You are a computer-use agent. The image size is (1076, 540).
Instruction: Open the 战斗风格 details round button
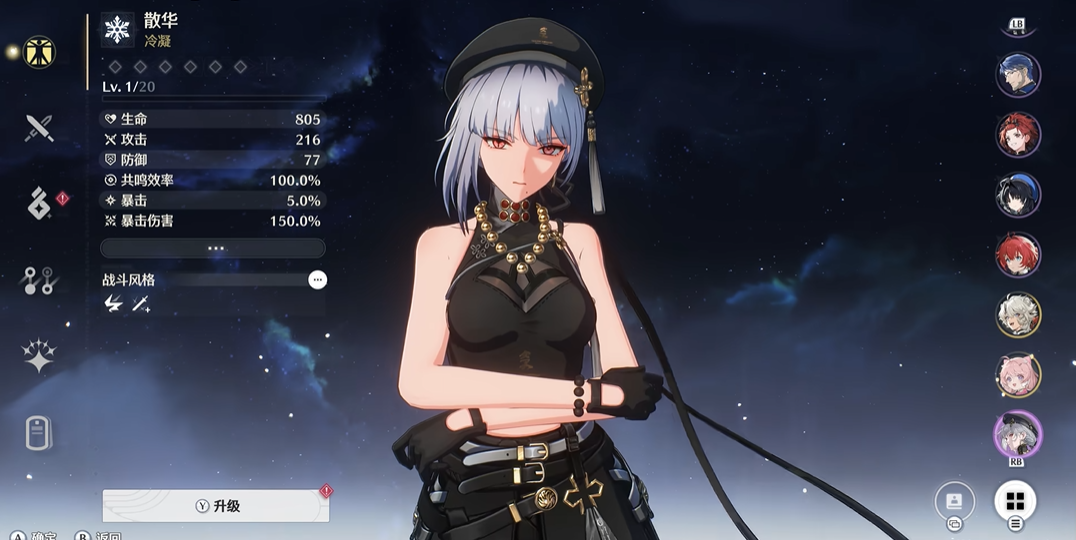coord(317,280)
